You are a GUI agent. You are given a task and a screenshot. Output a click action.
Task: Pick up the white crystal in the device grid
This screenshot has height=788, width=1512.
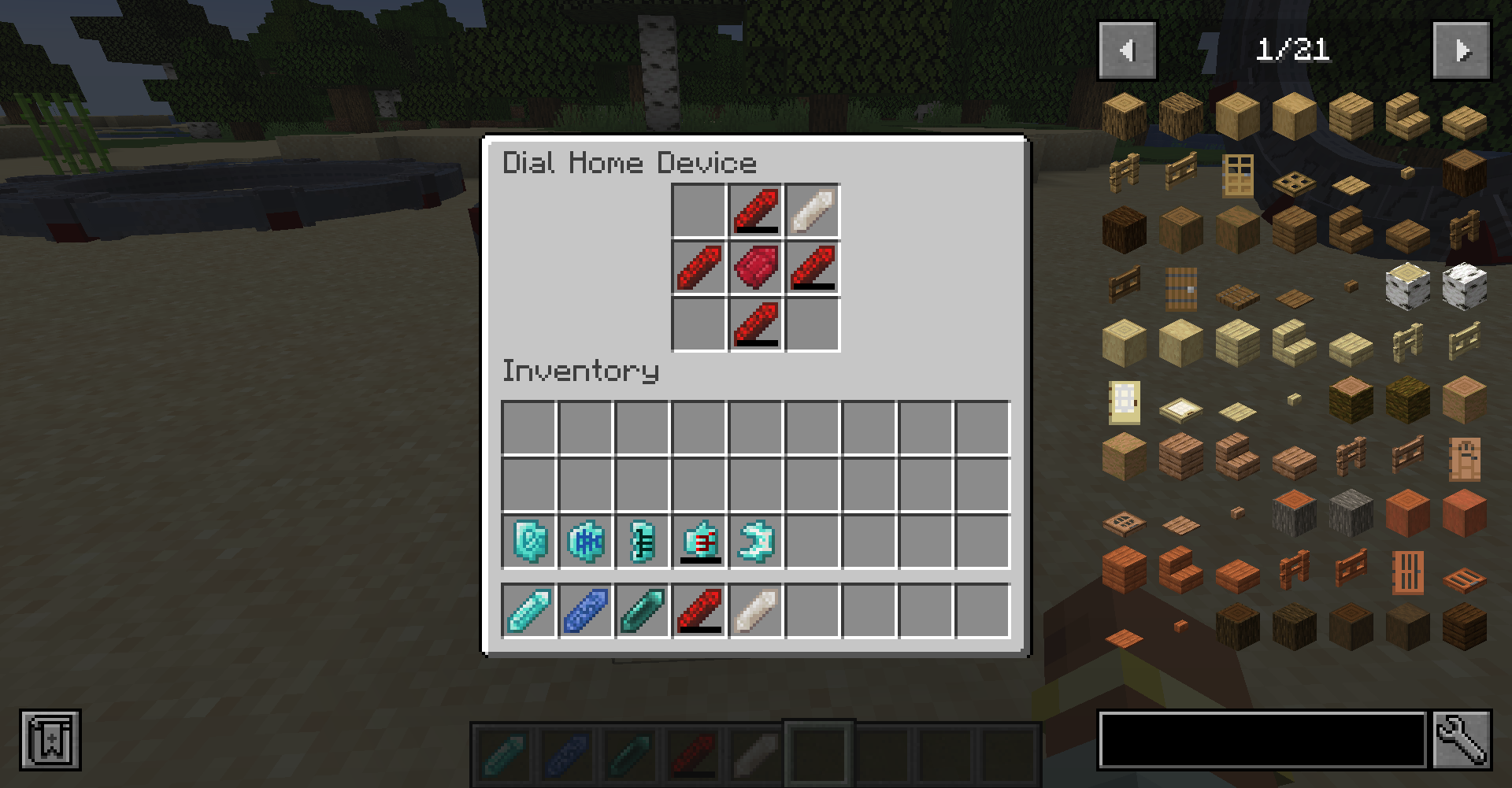[x=813, y=211]
